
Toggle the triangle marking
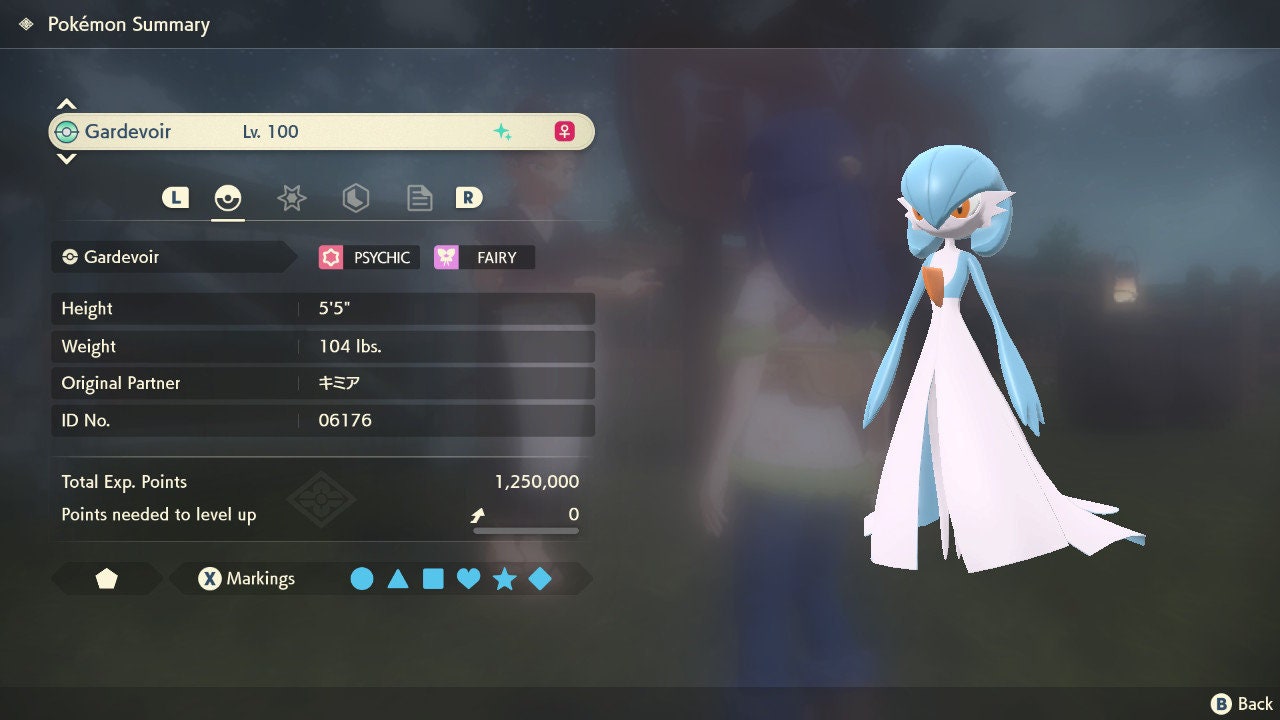(x=398, y=579)
